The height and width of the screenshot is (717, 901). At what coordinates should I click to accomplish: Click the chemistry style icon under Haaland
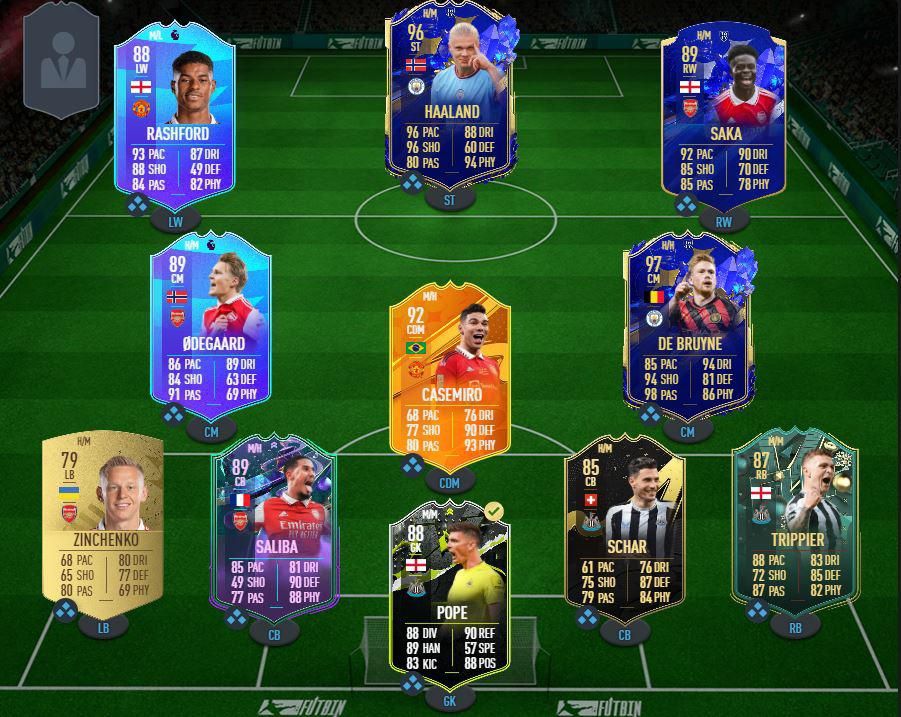(x=413, y=184)
